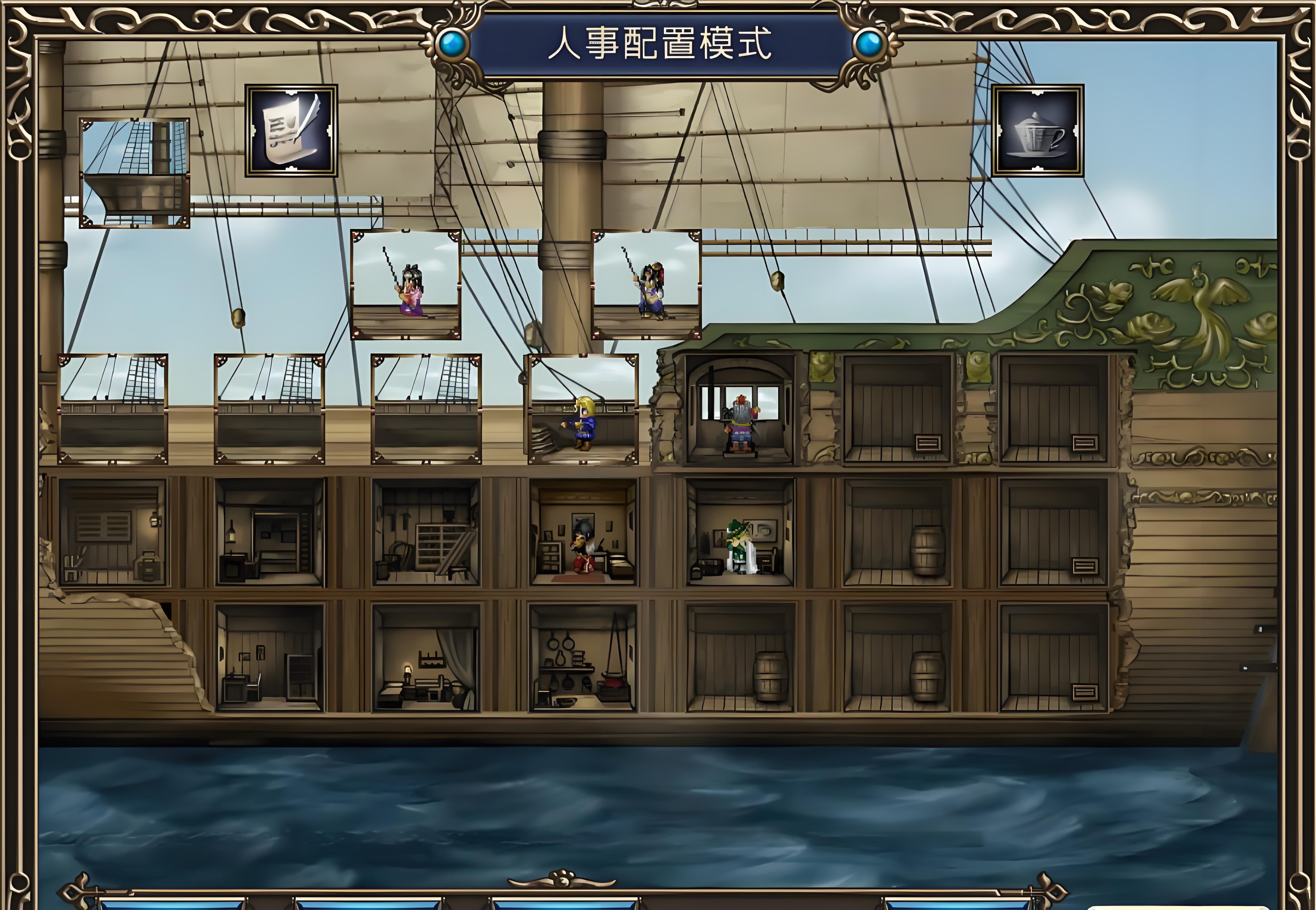This screenshot has width=1316, height=910.
Task: Select the cabin with red-robed character
Action: pyautogui.click(x=583, y=533)
